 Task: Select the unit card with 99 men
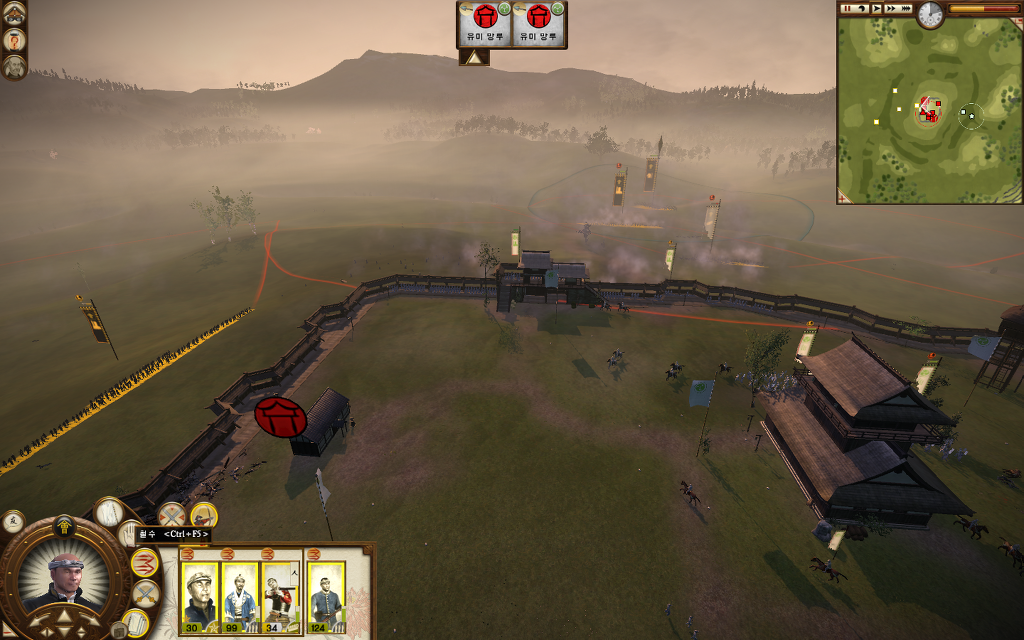pos(240,598)
